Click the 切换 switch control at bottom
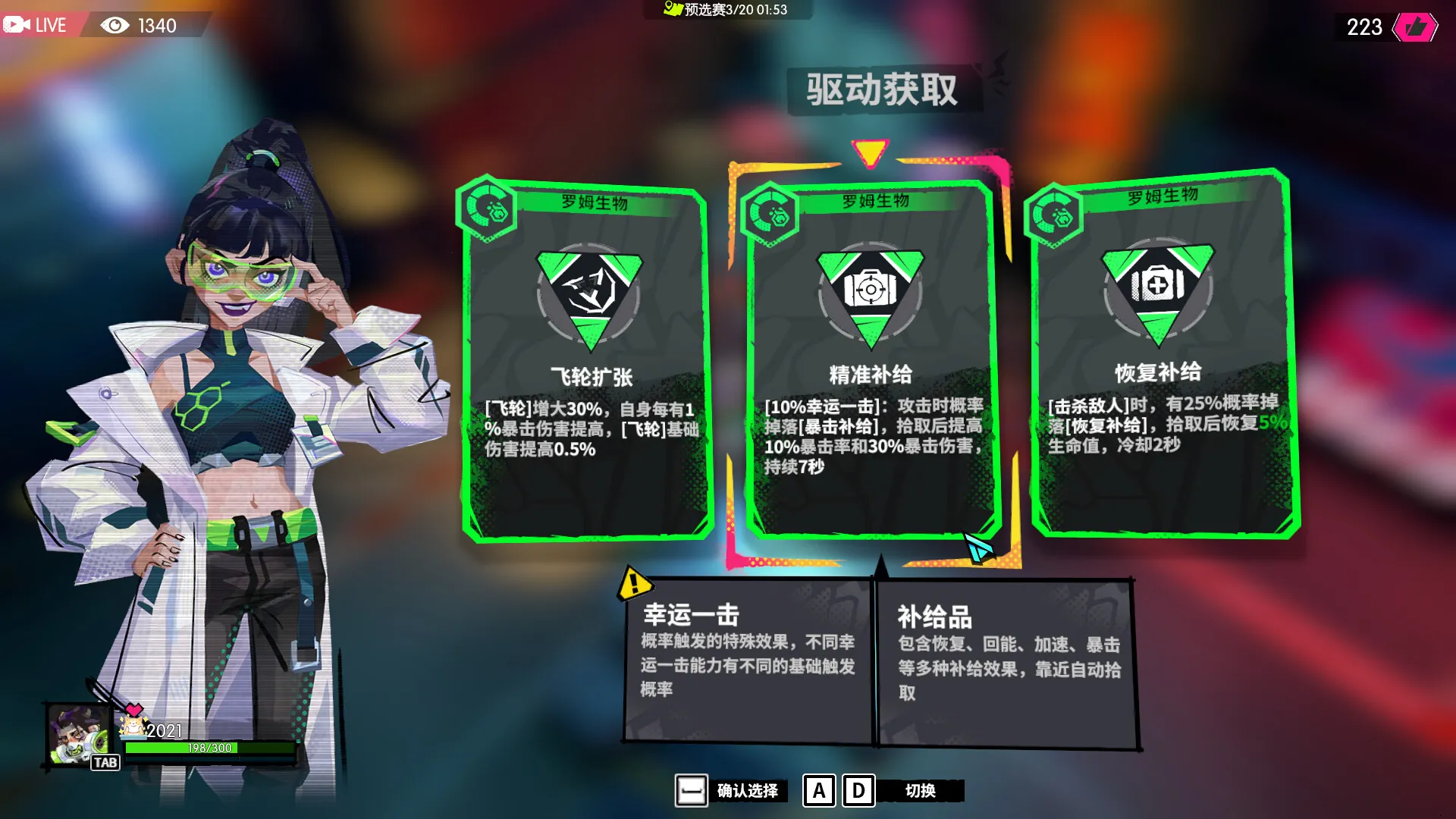This screenshot has height=819, width=1456. (923, 790)
